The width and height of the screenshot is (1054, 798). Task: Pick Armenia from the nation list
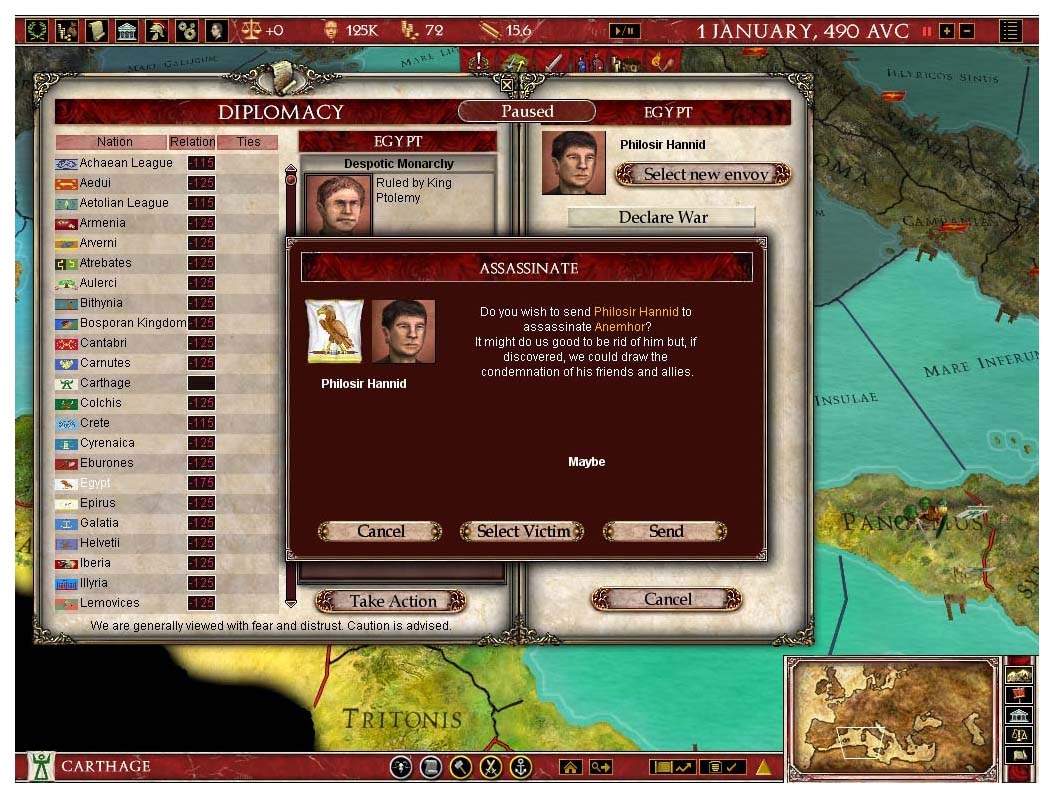pos(103,223)
